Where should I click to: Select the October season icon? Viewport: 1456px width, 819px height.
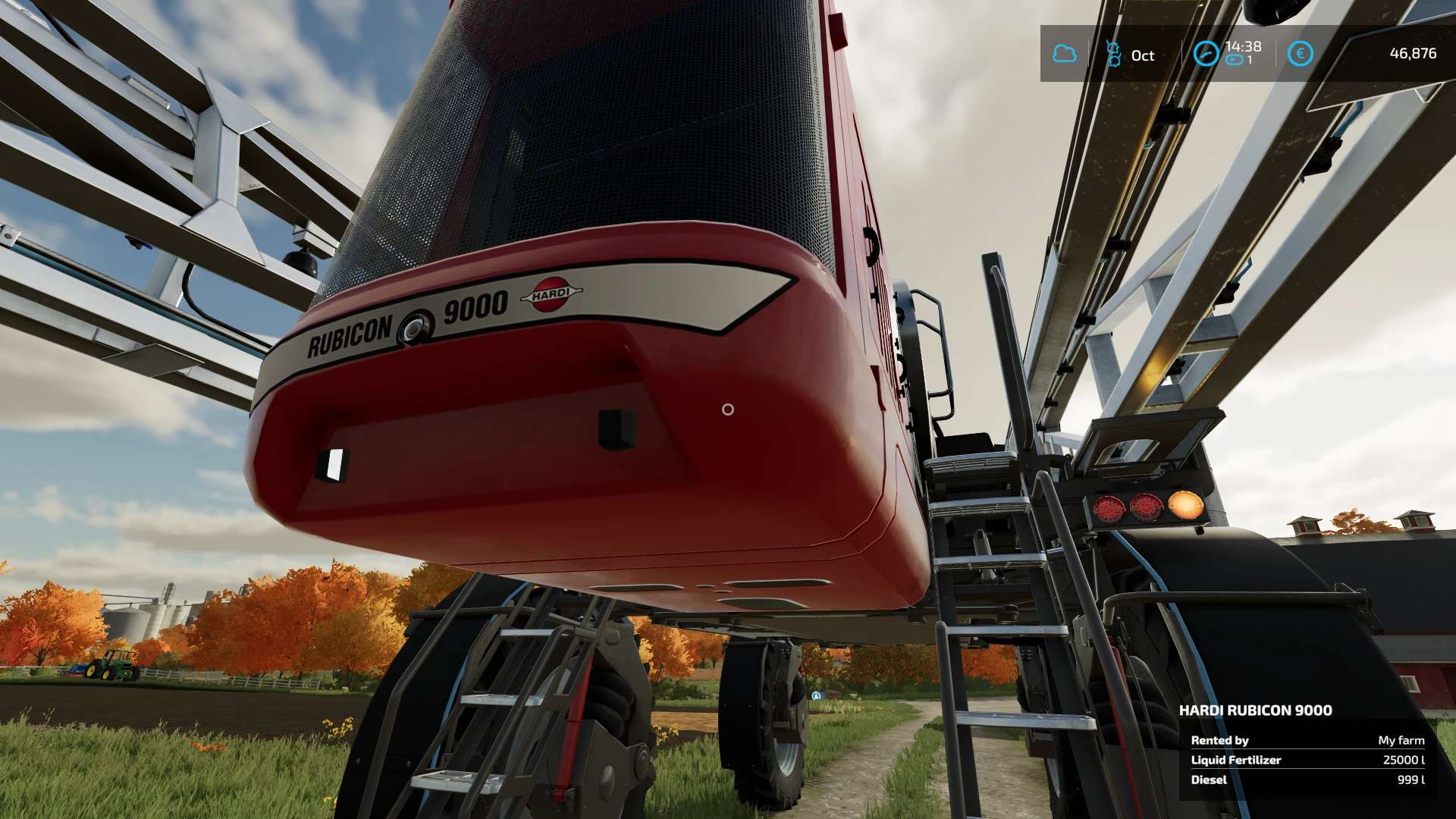[x=1113, y=54]
